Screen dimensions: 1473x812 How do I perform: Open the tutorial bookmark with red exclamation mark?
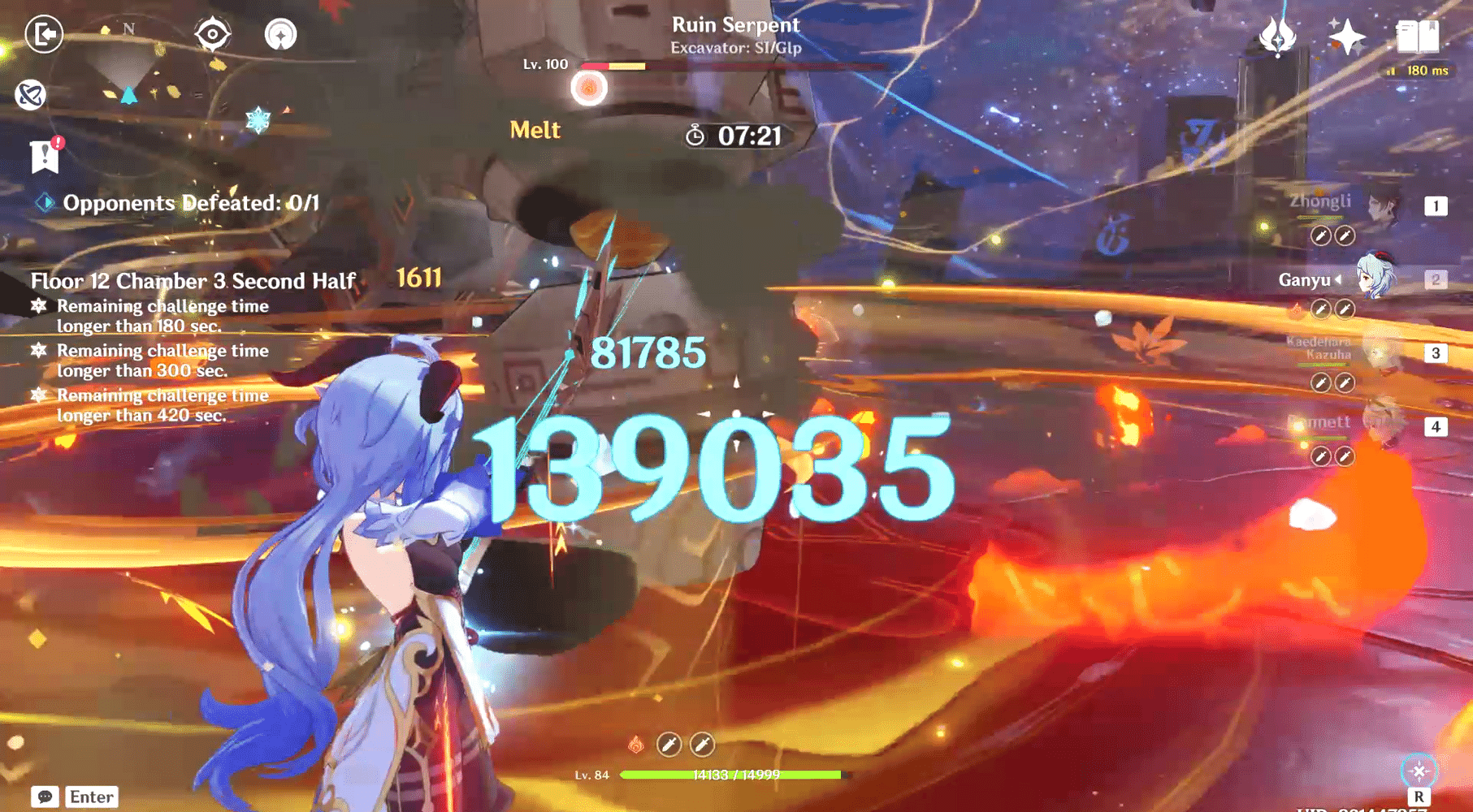point(45,155)
